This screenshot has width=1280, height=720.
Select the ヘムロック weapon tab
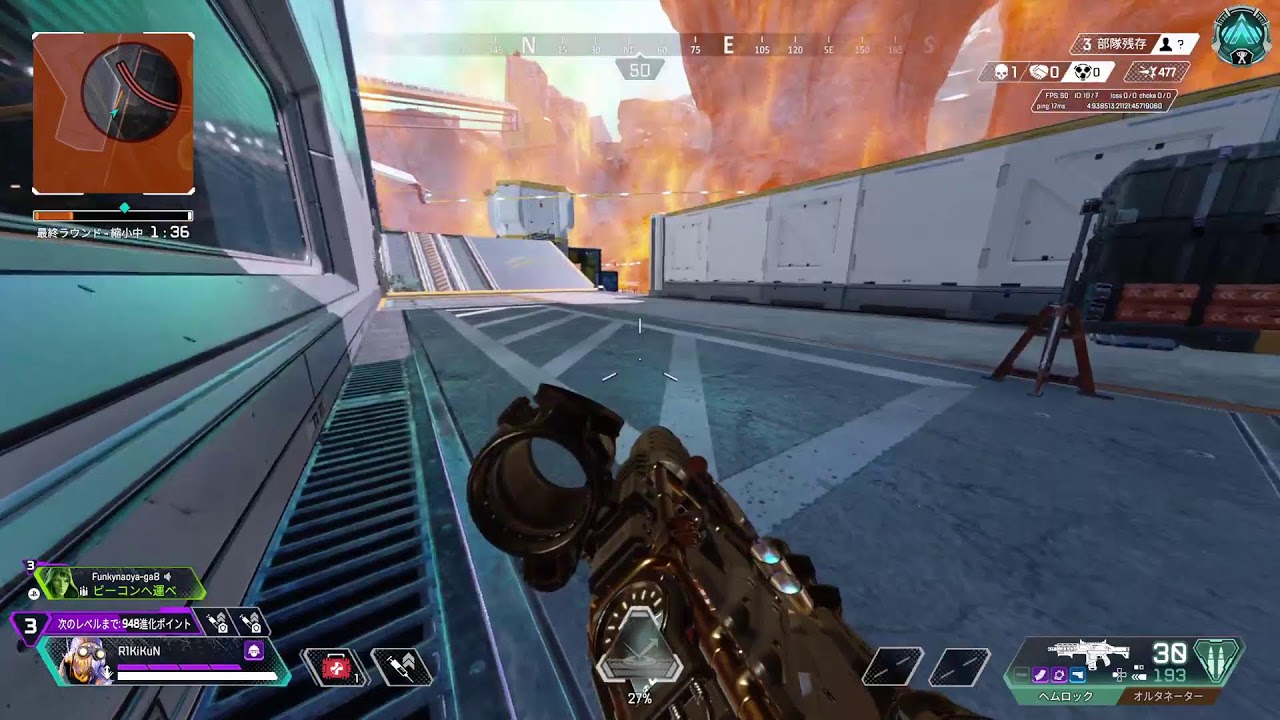pyautogui.click(x=1065, y=694)
